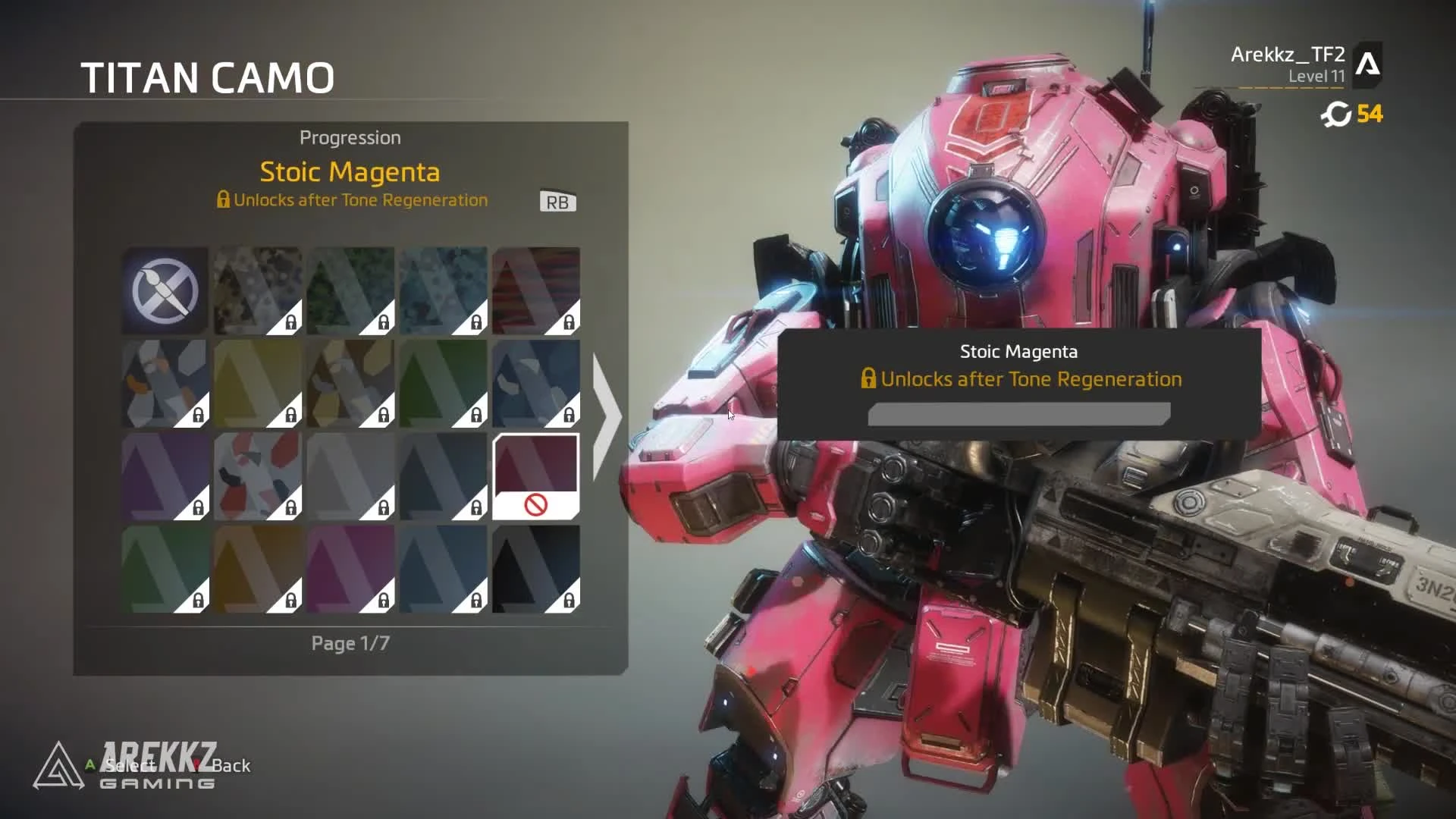
Task: Select the no-camo crossed paintbrush tile
Action: pos(165,290)
